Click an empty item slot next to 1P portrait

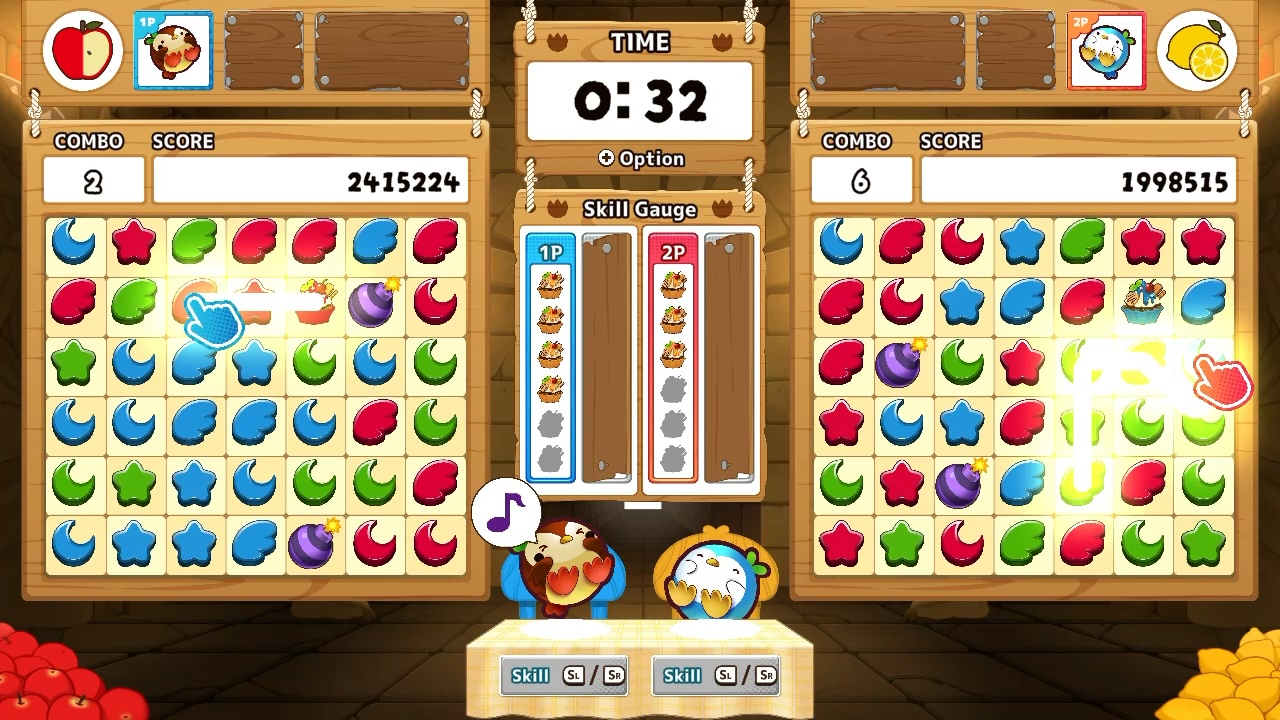[x=263, y=50]
